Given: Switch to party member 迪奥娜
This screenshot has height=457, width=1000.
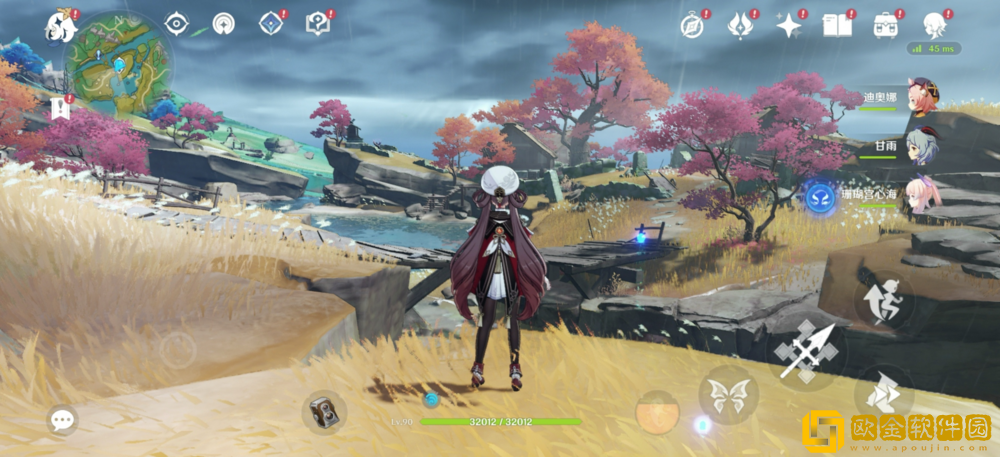Looking at the screenshot, I should [x=921, y=98].
